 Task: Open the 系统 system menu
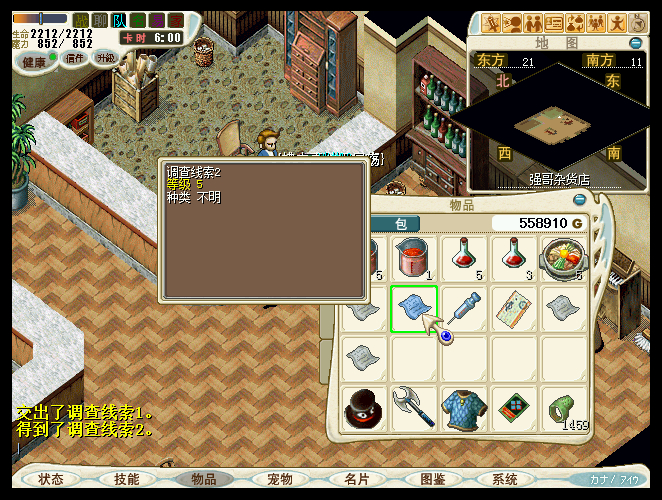[x=506, y=479]
